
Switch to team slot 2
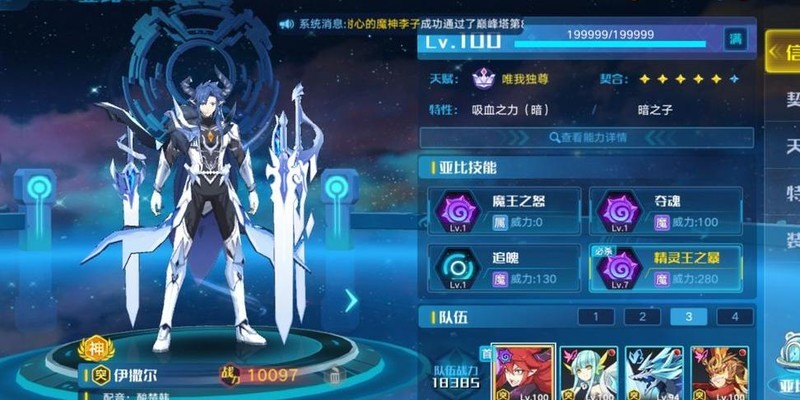pos(642,317)
